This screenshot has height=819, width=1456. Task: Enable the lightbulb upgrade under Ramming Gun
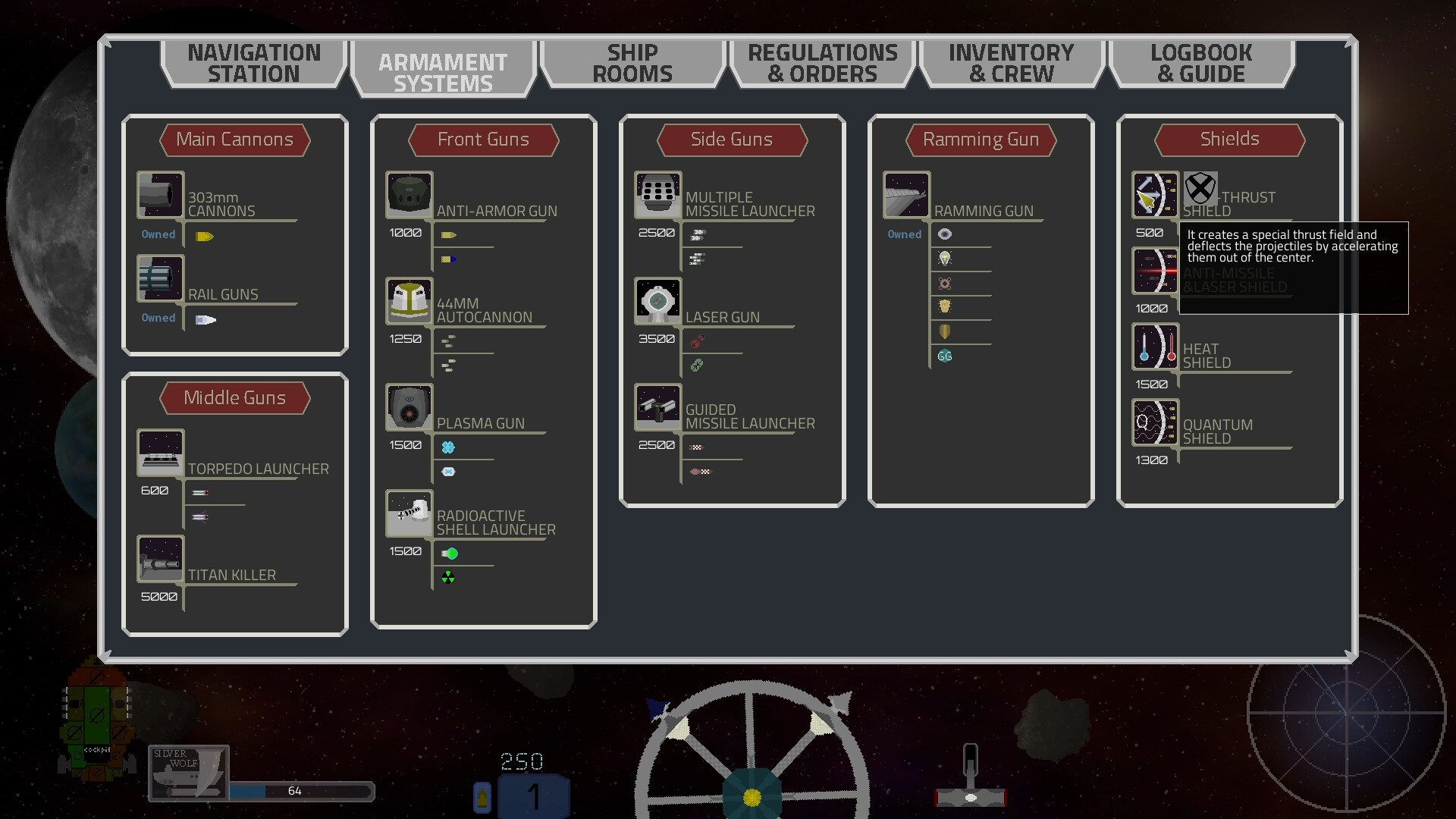click(945, 258)
